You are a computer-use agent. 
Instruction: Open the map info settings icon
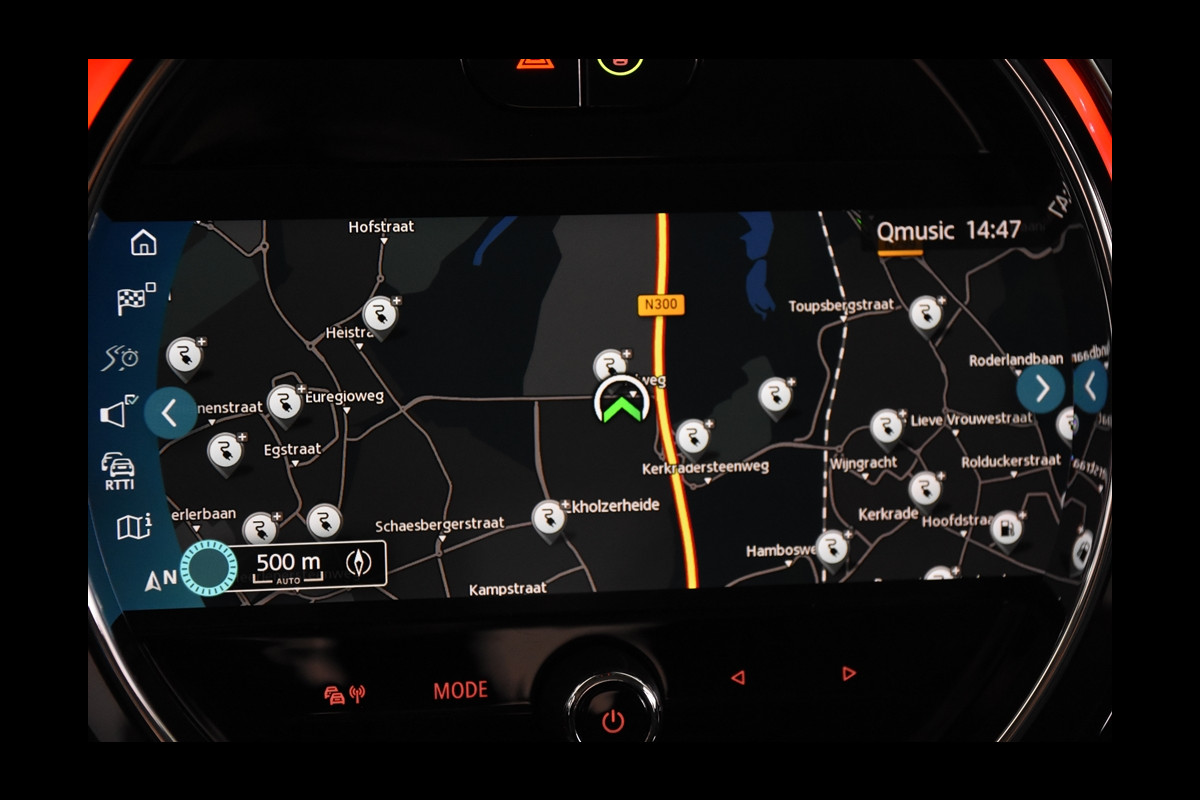coord(133,526)
